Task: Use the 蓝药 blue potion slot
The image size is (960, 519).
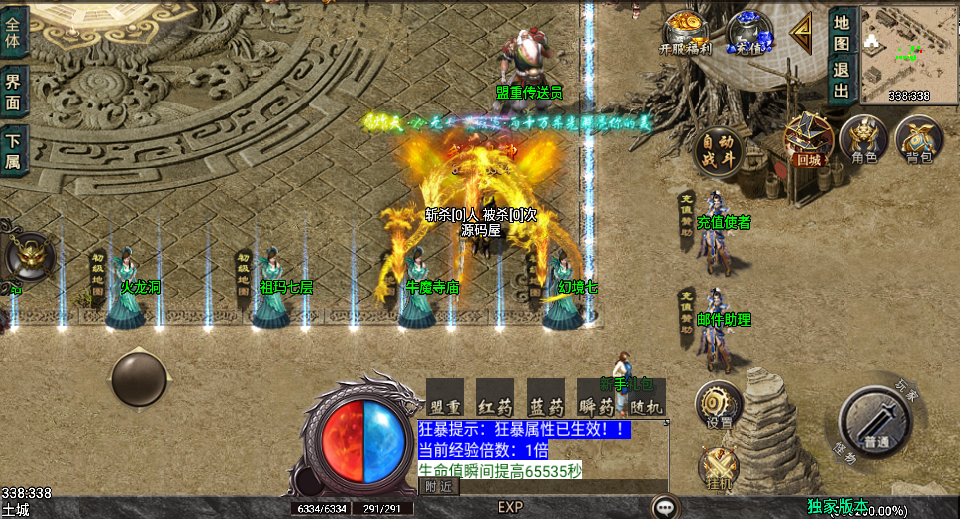Action: click(546, 397)
